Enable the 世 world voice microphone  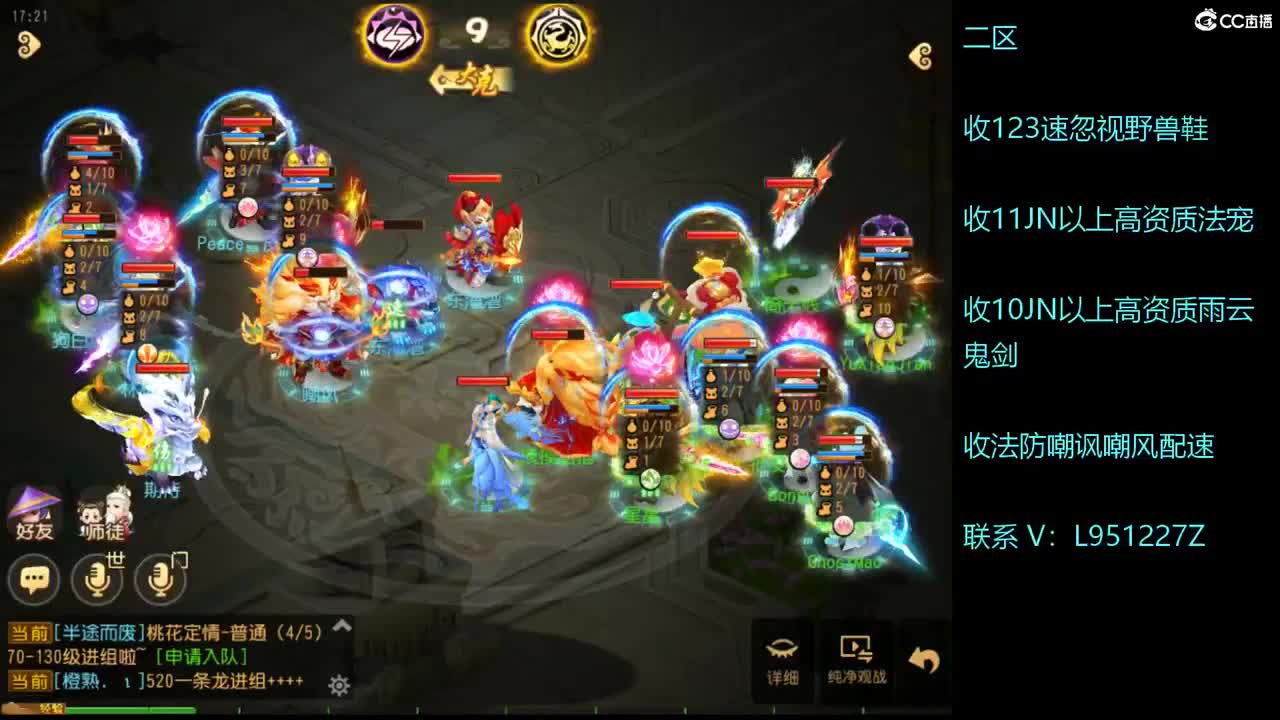tap(98, 578)
